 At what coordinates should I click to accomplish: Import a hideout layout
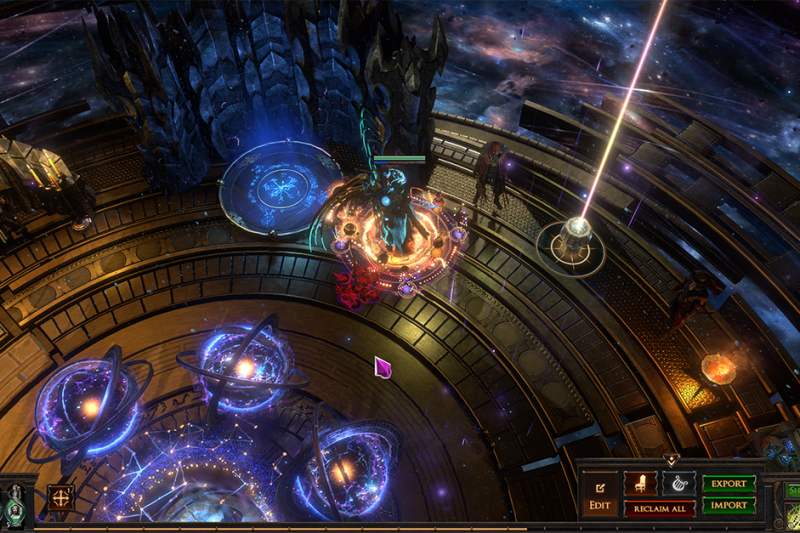729,505
